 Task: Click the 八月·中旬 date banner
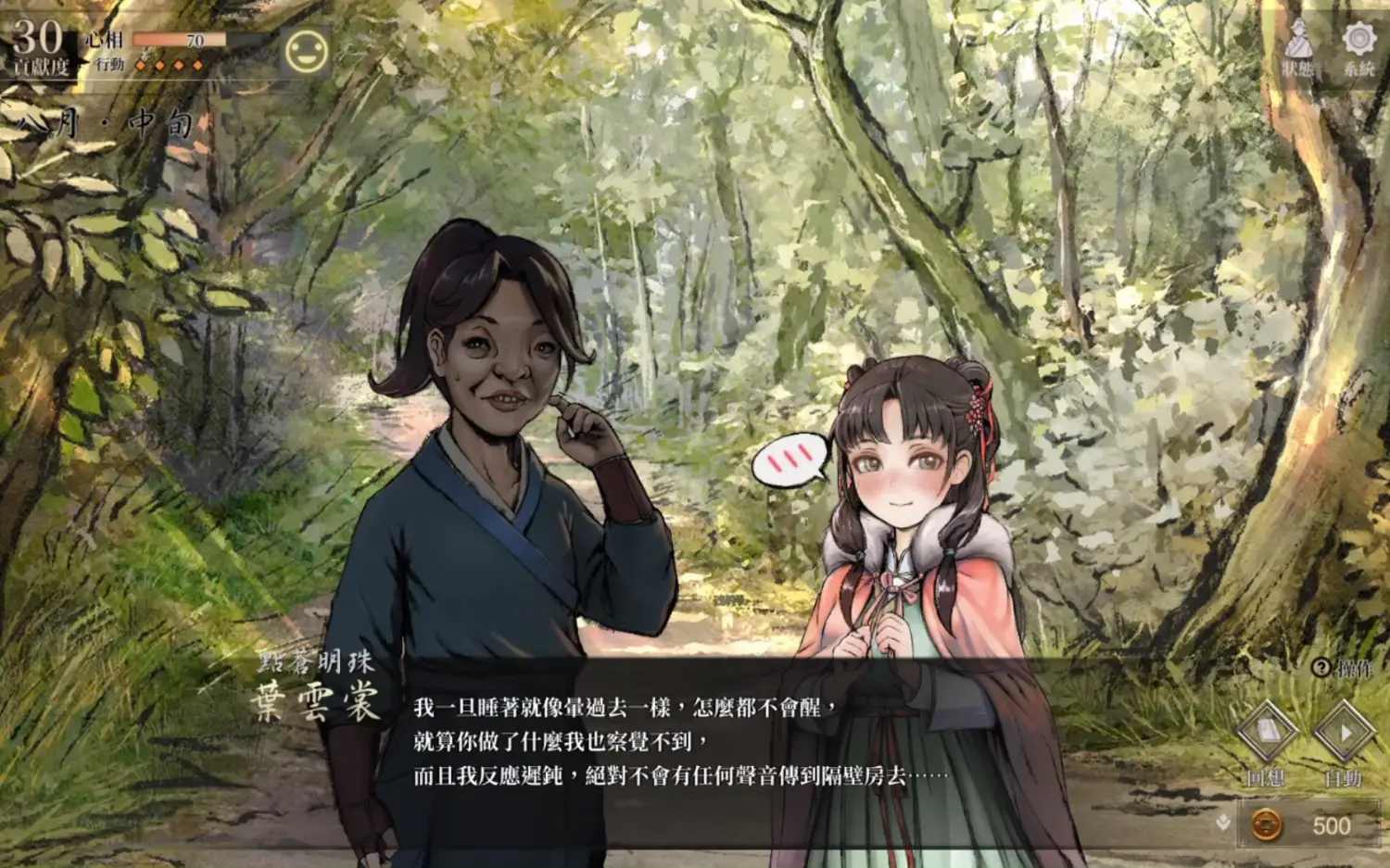tap(93, 123)
